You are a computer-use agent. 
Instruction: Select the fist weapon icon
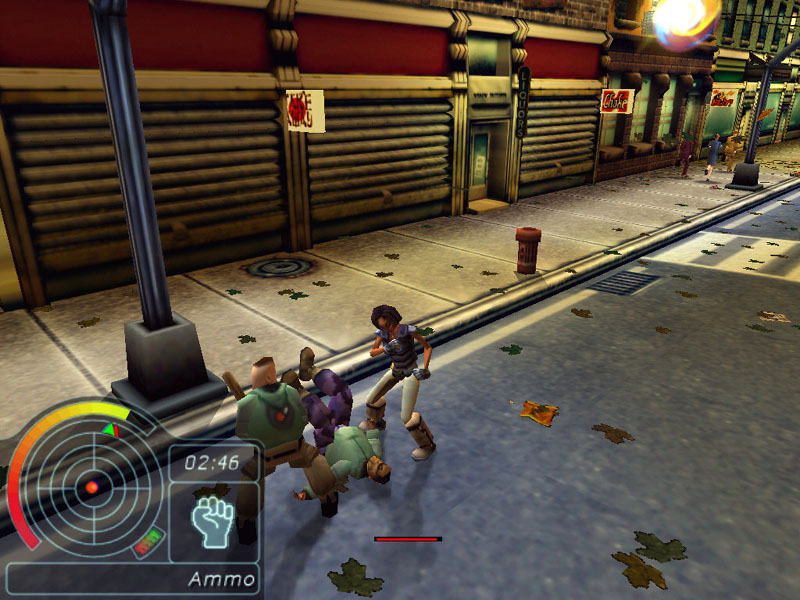(213, 521)
